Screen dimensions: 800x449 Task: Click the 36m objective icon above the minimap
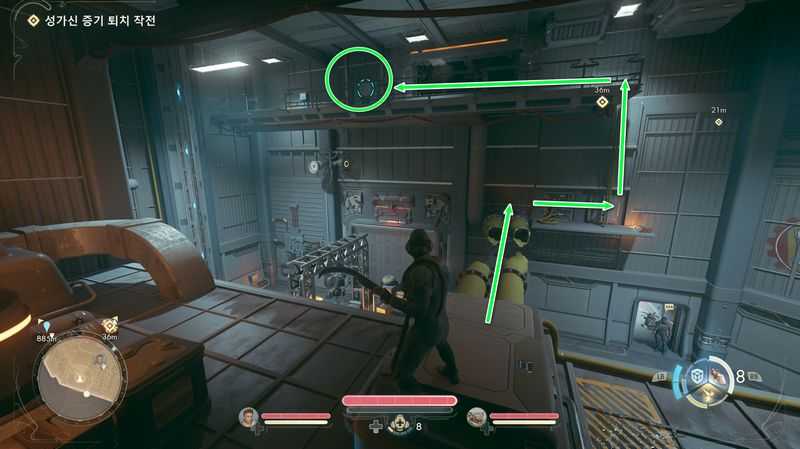click(x=110, y=325)
